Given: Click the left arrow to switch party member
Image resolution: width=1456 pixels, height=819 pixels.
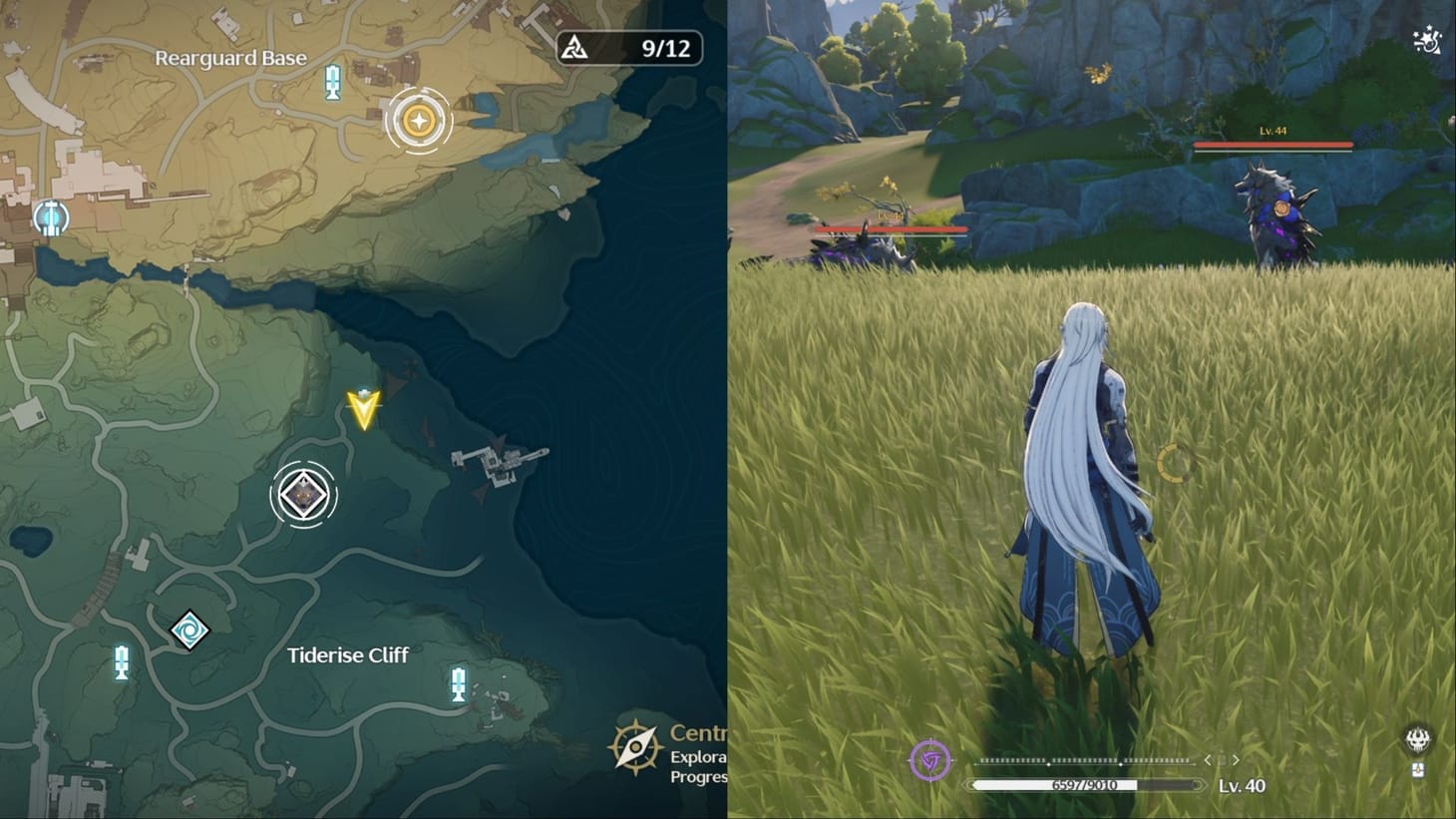Looking at the screenshot, I should [x=1210, y=759].
